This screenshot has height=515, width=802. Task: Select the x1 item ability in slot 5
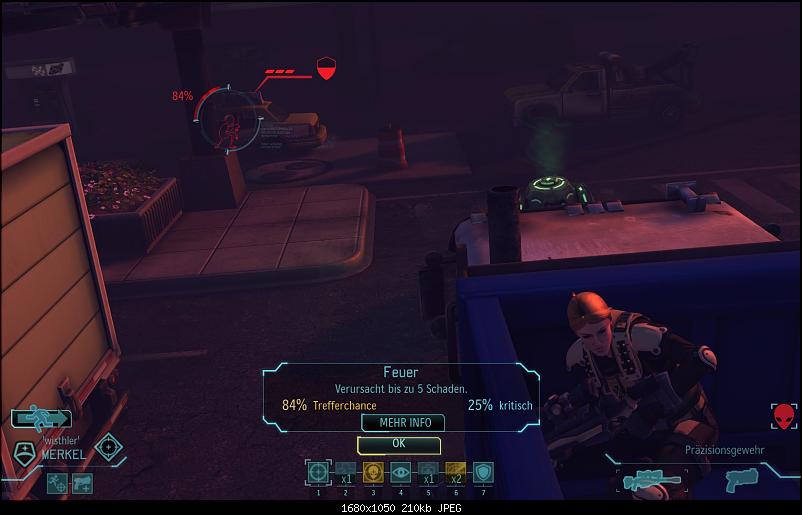[428, 472]
